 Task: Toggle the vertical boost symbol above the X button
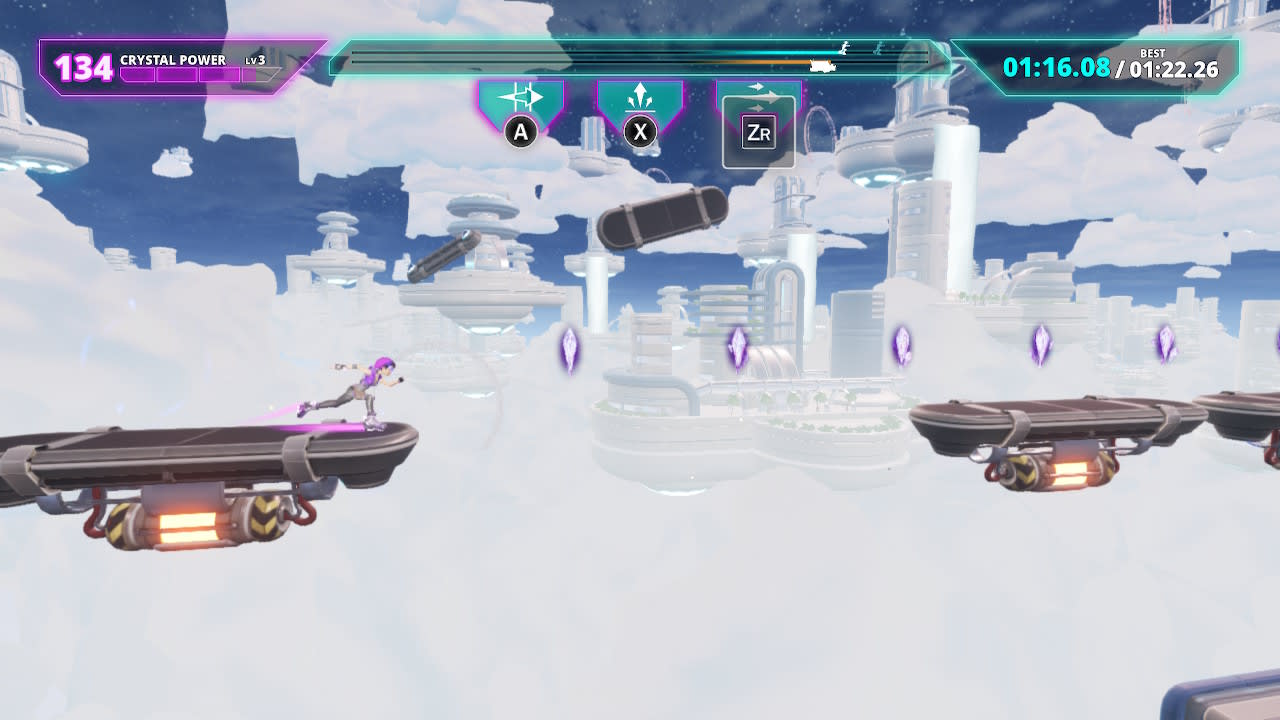[640, 97]
